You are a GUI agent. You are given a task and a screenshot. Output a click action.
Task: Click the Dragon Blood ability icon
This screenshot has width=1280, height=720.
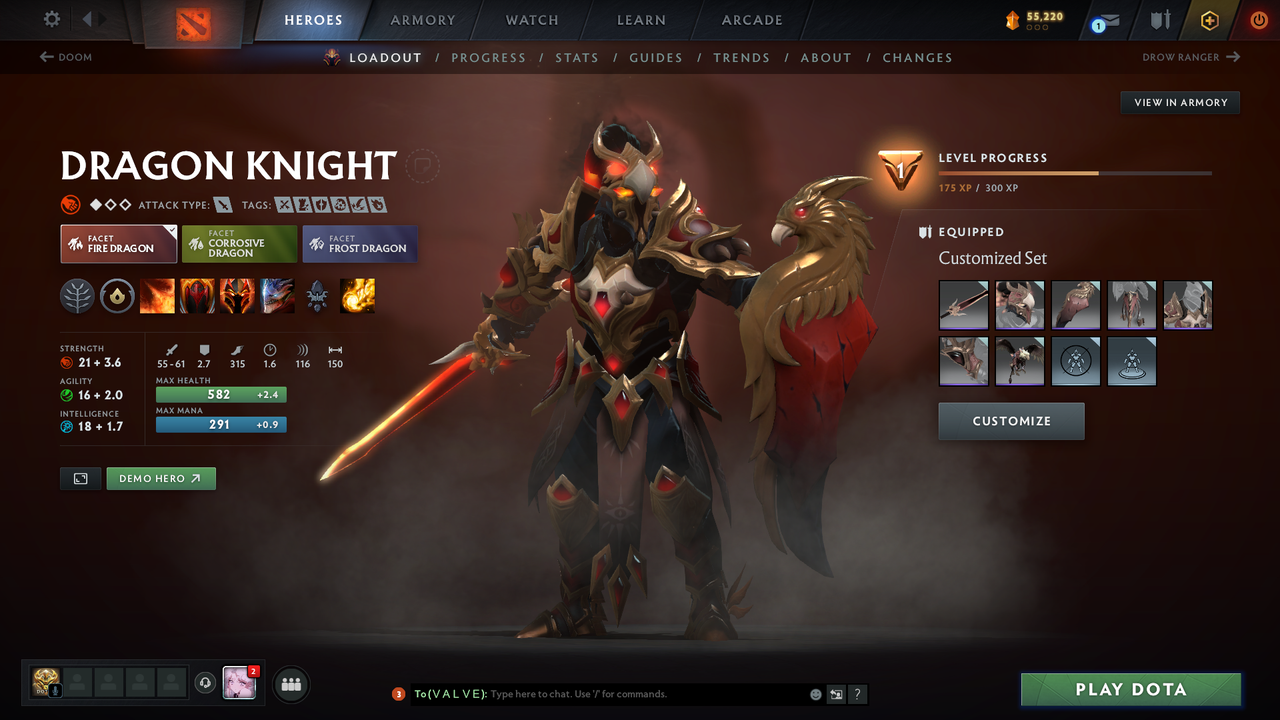click(x=237, y=295)
